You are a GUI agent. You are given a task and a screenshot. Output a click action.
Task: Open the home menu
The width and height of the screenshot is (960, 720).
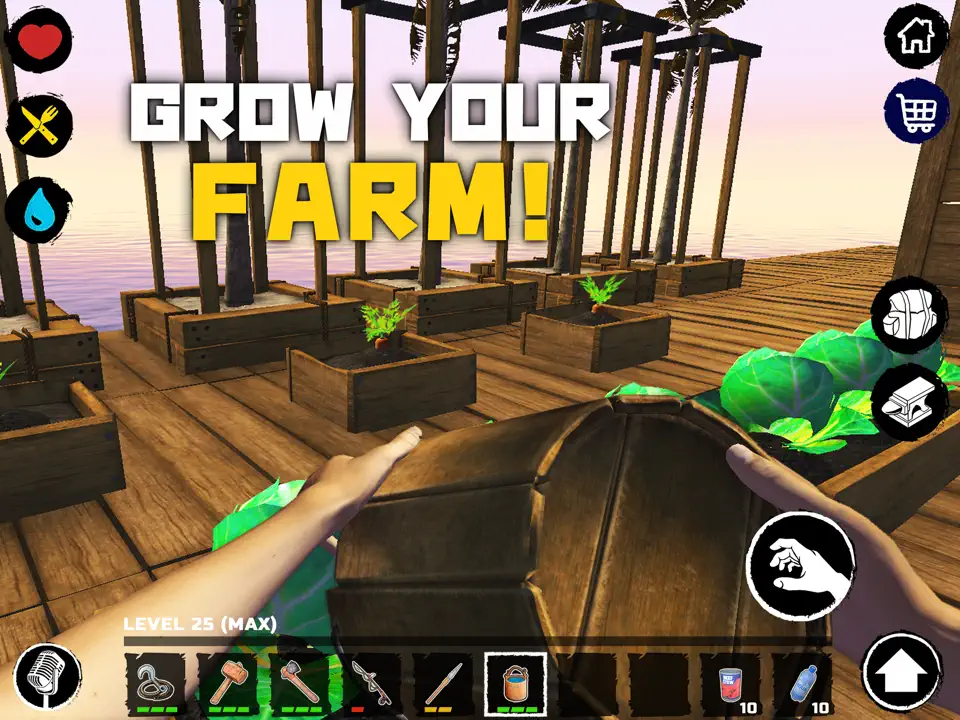pyautogui.click(x=916, y=38)
